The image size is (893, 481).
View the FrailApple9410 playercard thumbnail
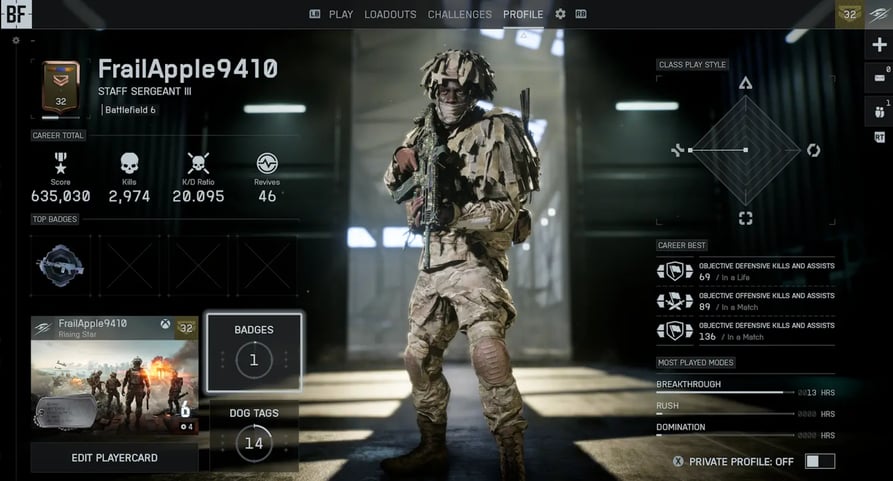(x=114, y=375)
